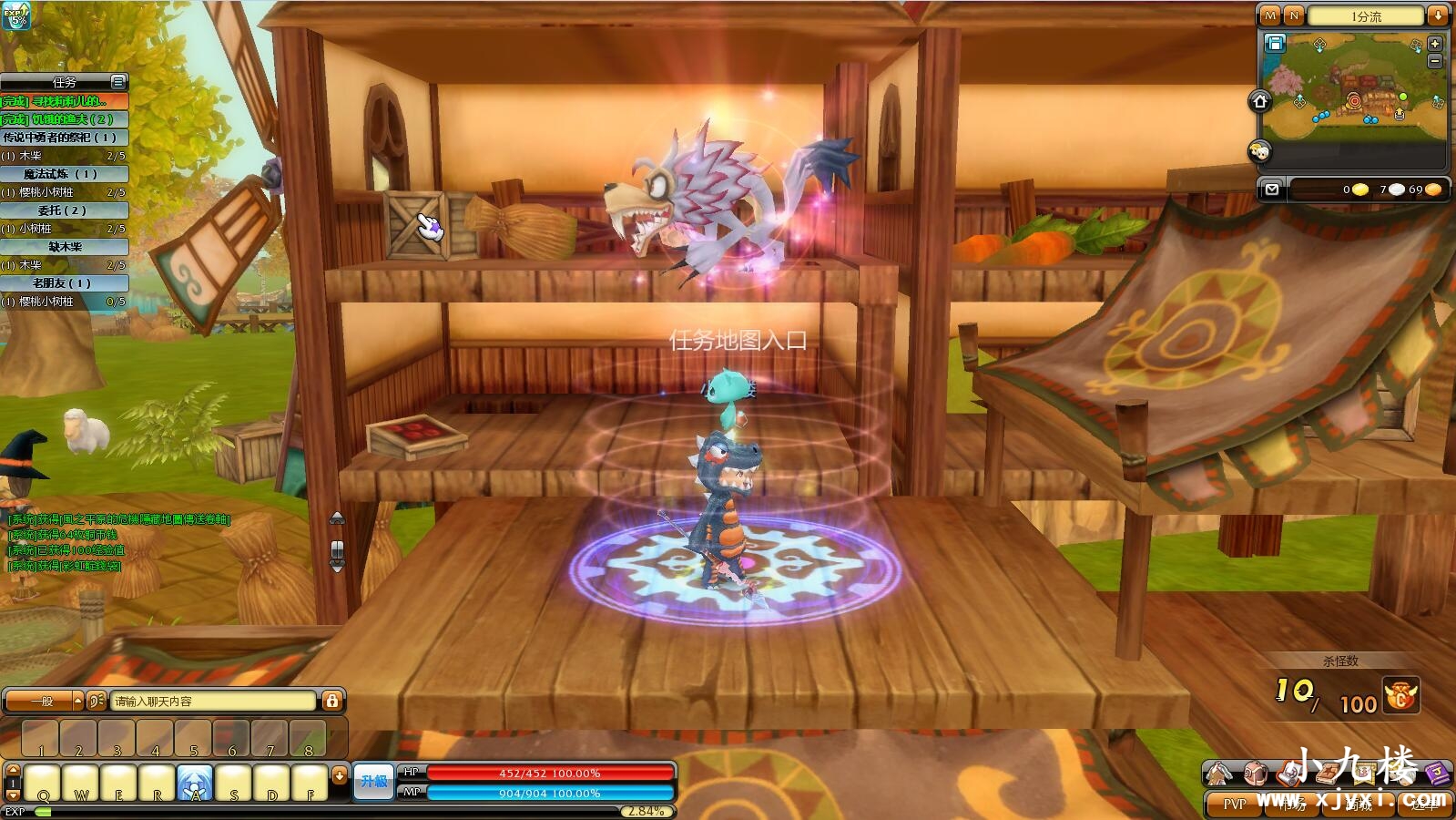Viewport: 1456px width, 820px height.
Task: Select the 传说中勇者的祭祀 quest entry
Action: (x=64, y=138)
